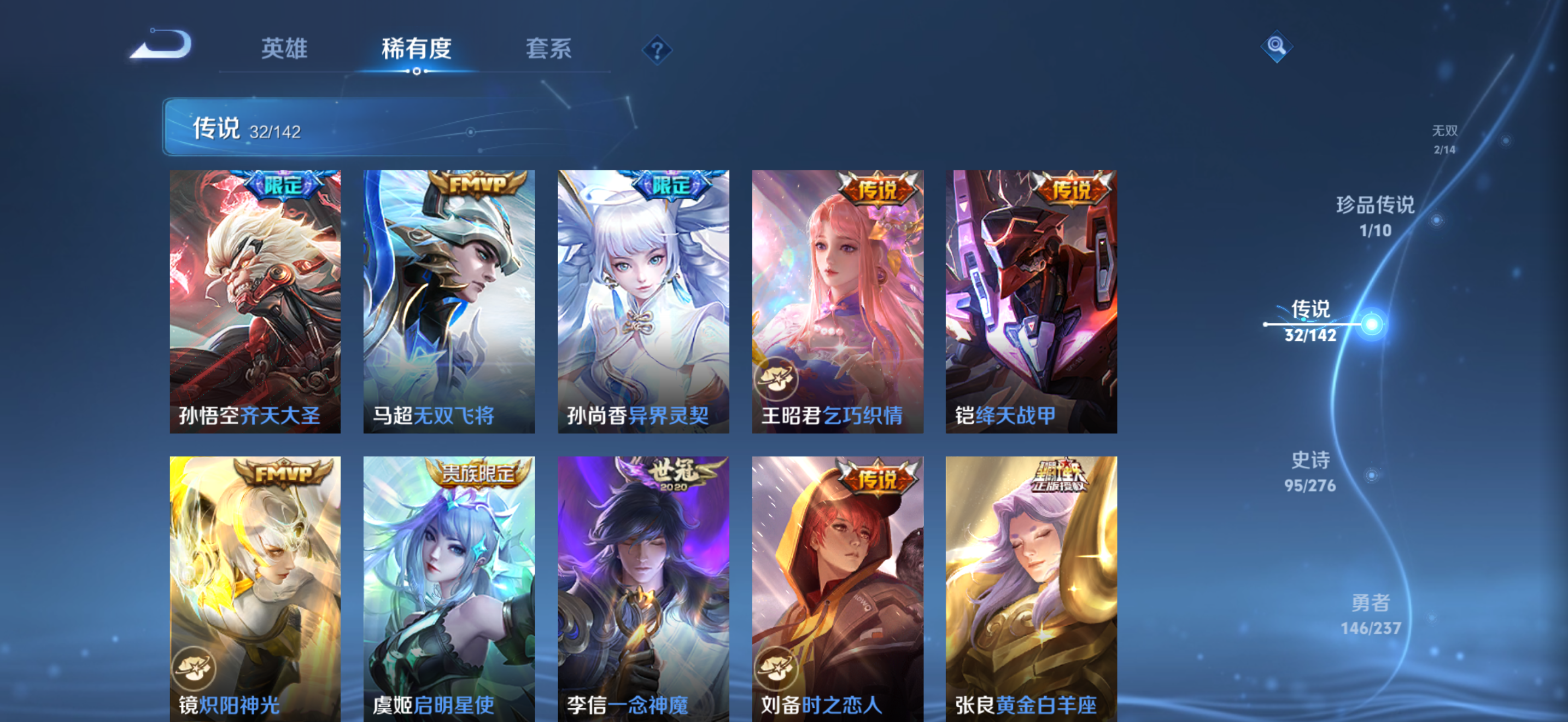Screen dimensions: 1568x722
Task: Open search with the magnifier icon
Action: (1276, 48)
